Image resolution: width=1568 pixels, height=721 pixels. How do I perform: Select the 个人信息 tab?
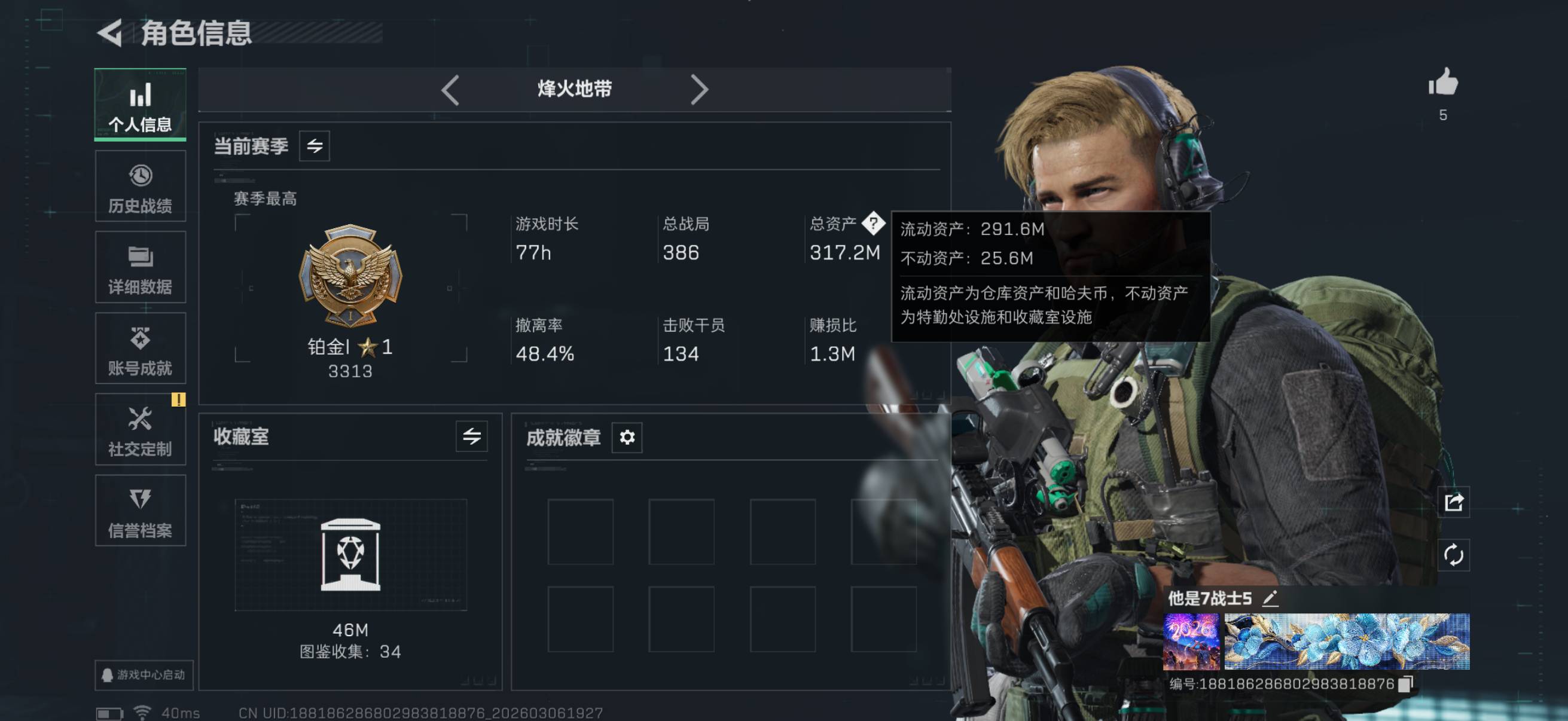(x=140, y=105)
